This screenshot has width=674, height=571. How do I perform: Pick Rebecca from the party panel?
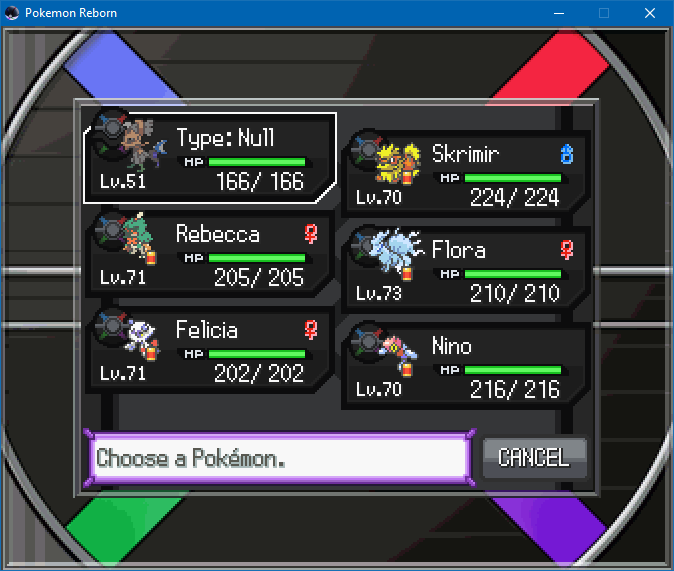[x=210, y=255]
